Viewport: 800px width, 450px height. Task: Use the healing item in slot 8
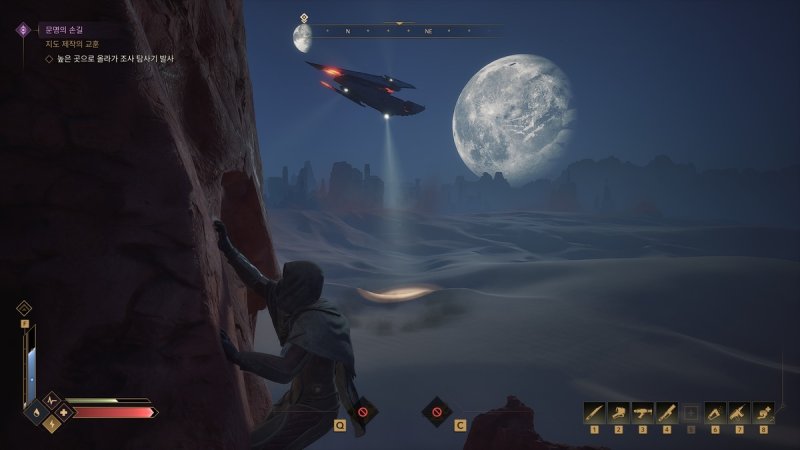coord(763,411)
